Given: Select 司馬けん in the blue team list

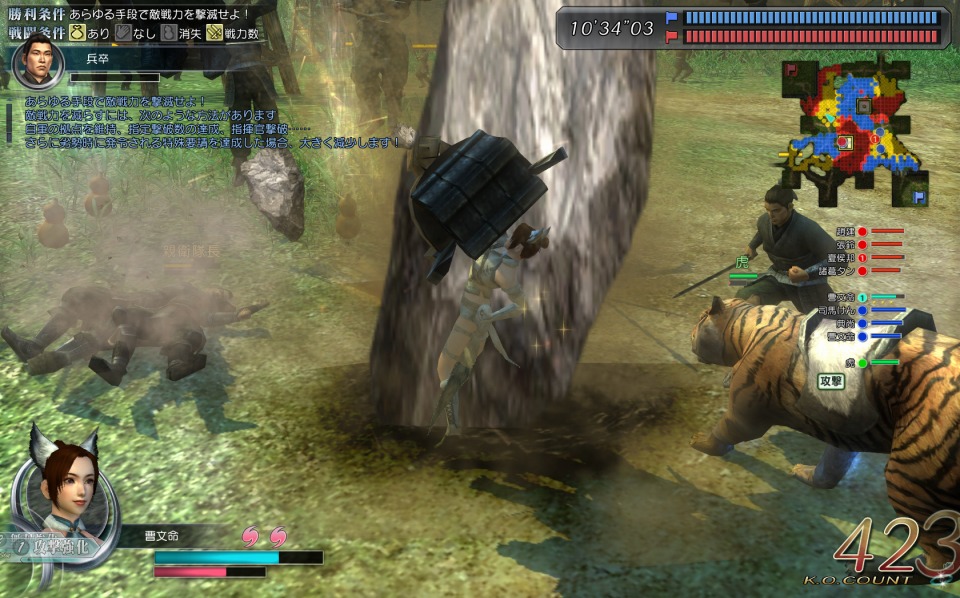Looking at the screenshot, I should tap(838, 311).
